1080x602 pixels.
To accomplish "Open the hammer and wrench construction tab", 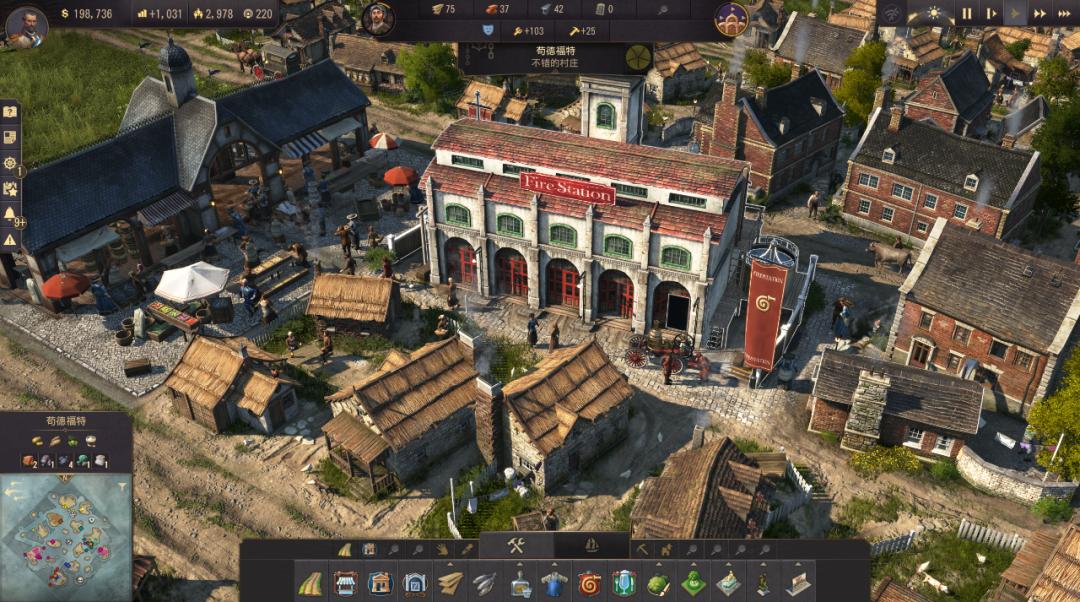I will [516, 546].
